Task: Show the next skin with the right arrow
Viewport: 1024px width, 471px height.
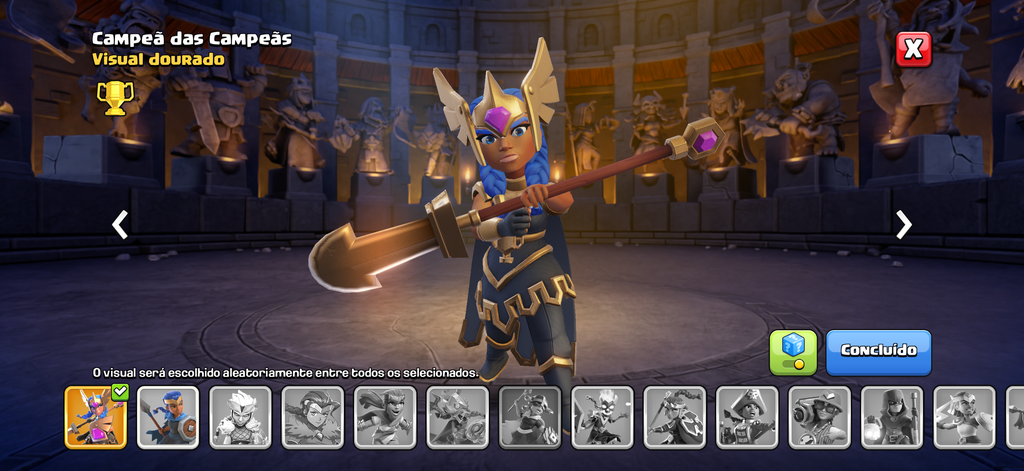Action: coord(904,225)
